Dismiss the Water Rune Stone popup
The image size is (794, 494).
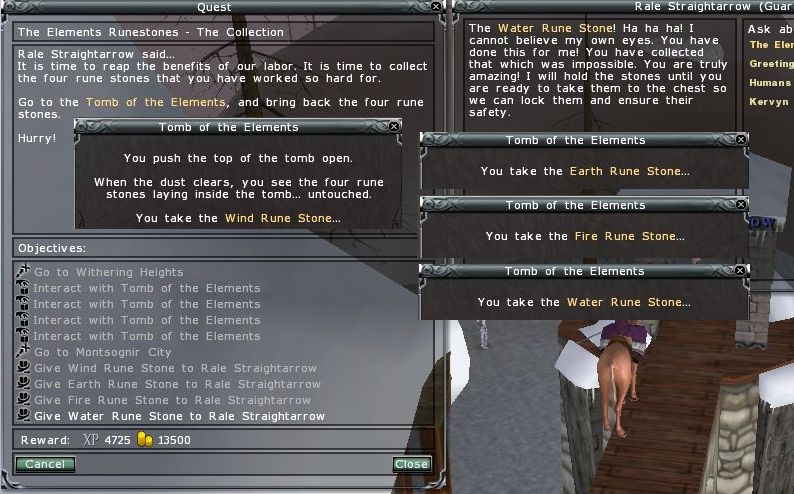coord(740,271)
